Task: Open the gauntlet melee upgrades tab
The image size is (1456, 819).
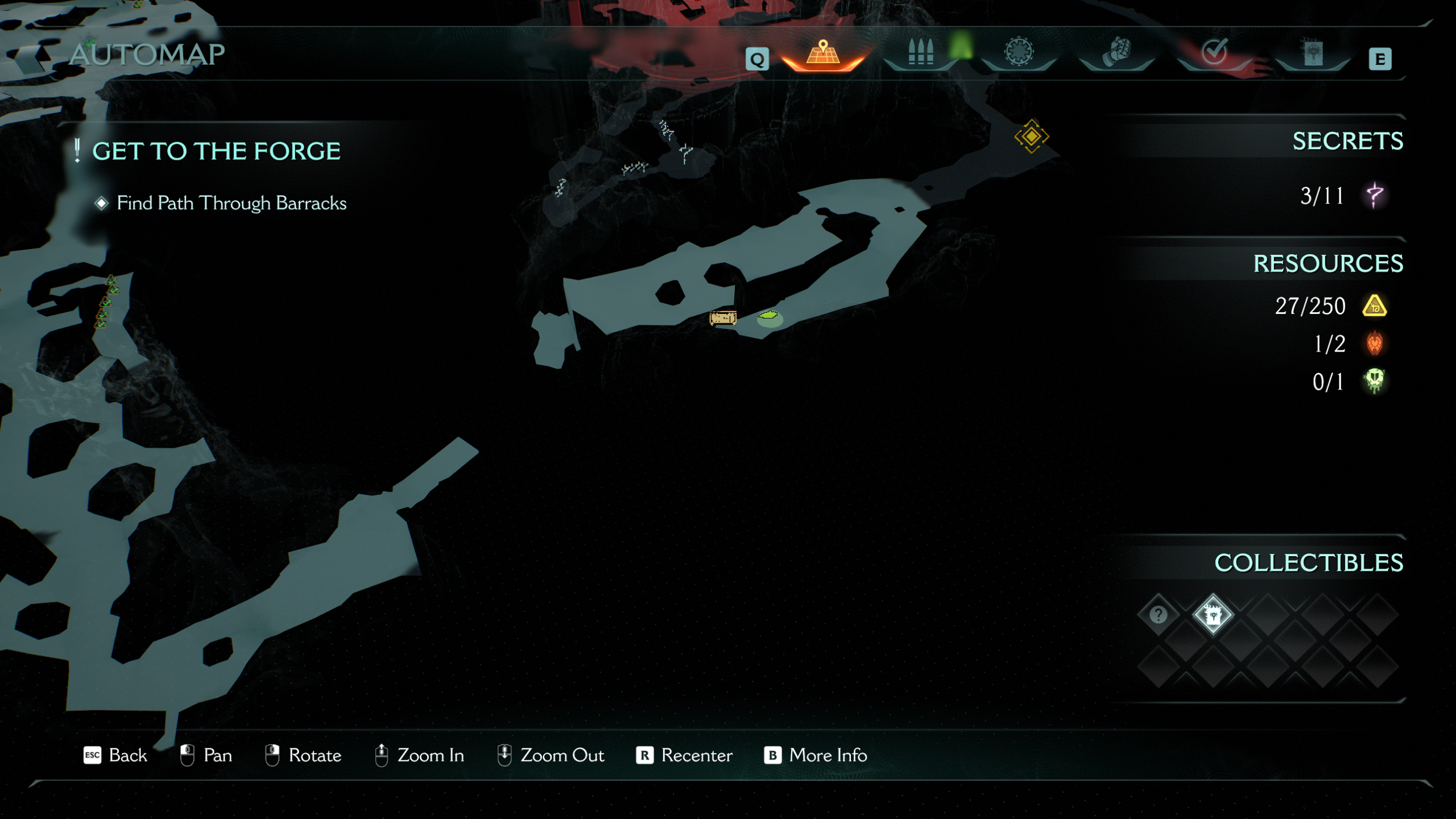Action: (1118, 51)
